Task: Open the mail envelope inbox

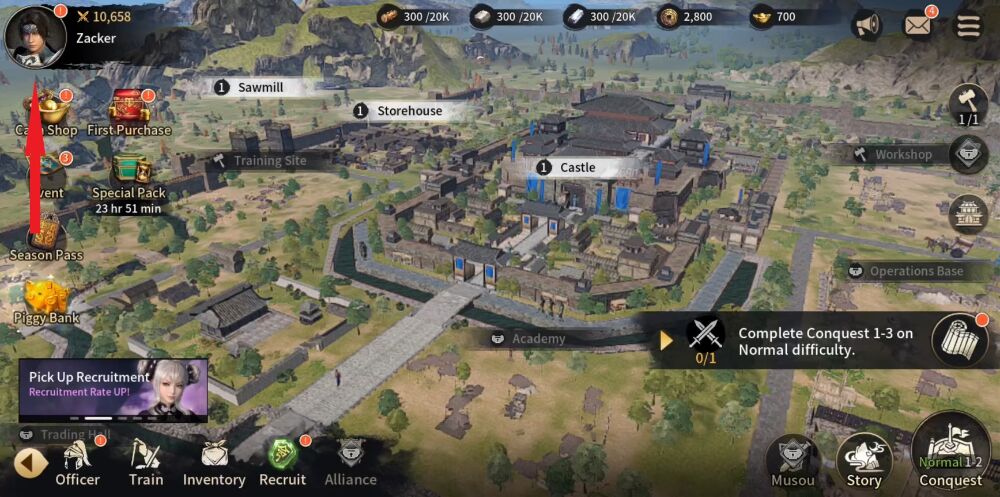Action: pyautogui.click(x=917, y=26)
